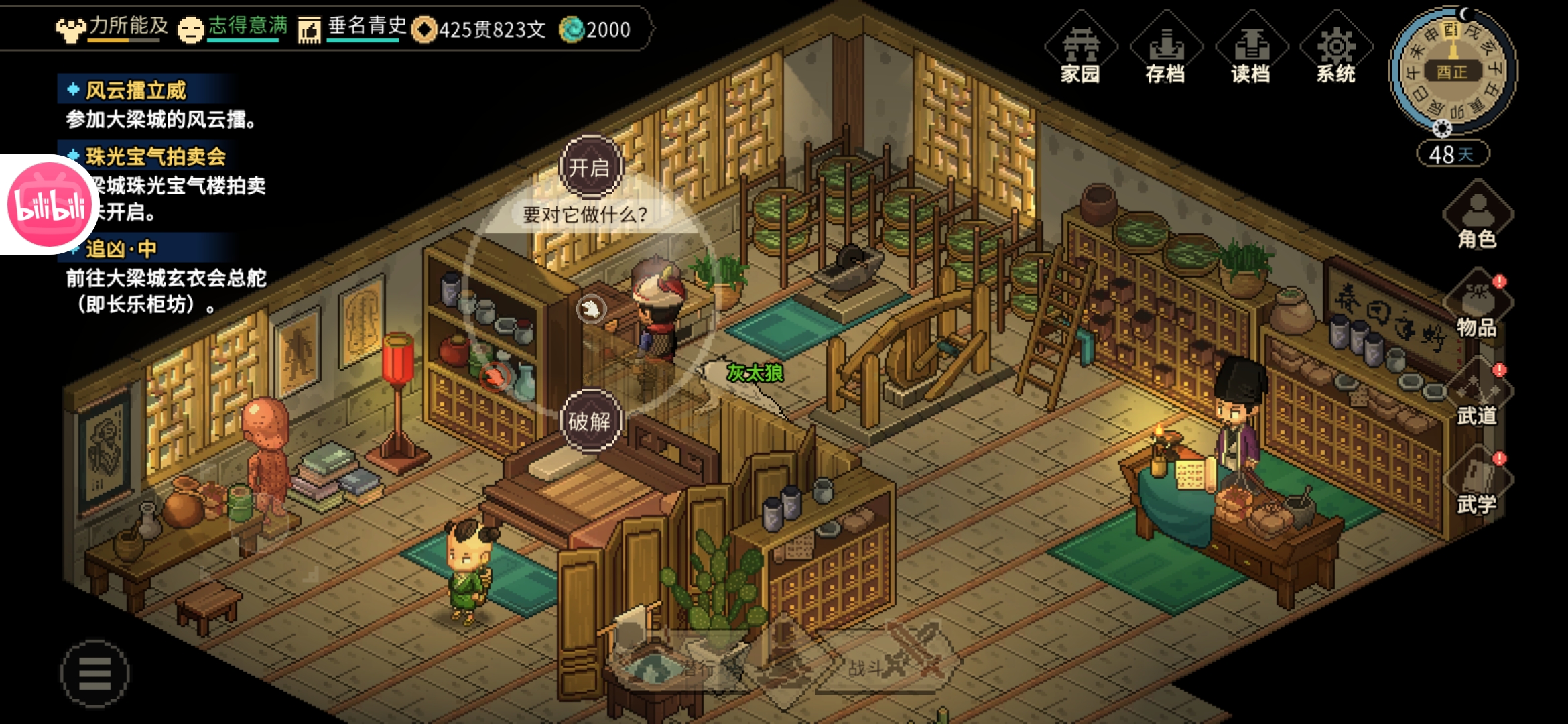Choose the 破解 (crack) action bubble
The width and height of the screenshot is (1568, 724).
(590, 422)
